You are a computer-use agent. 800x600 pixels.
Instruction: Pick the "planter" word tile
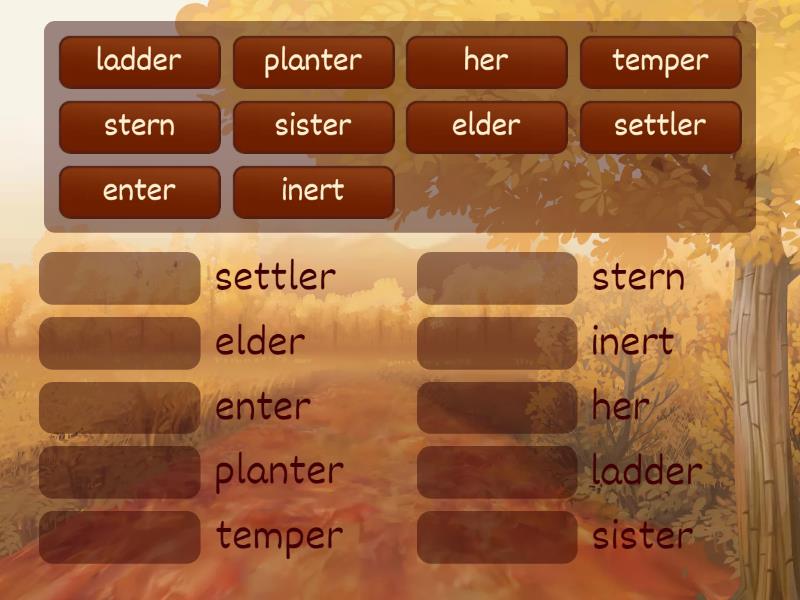point(313,62)
